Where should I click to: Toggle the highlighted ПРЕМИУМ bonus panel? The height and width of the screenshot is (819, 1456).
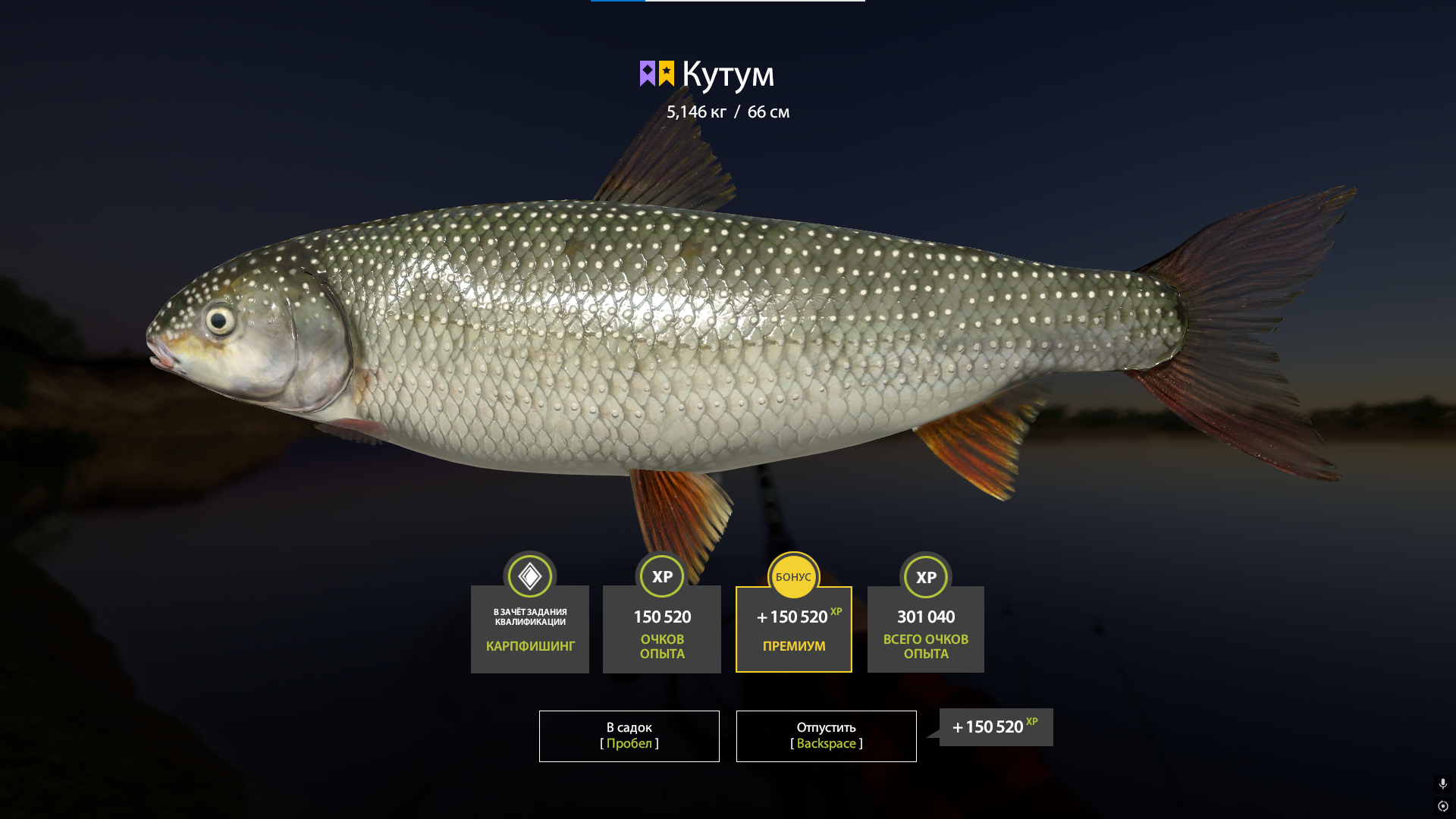(793, 629)
